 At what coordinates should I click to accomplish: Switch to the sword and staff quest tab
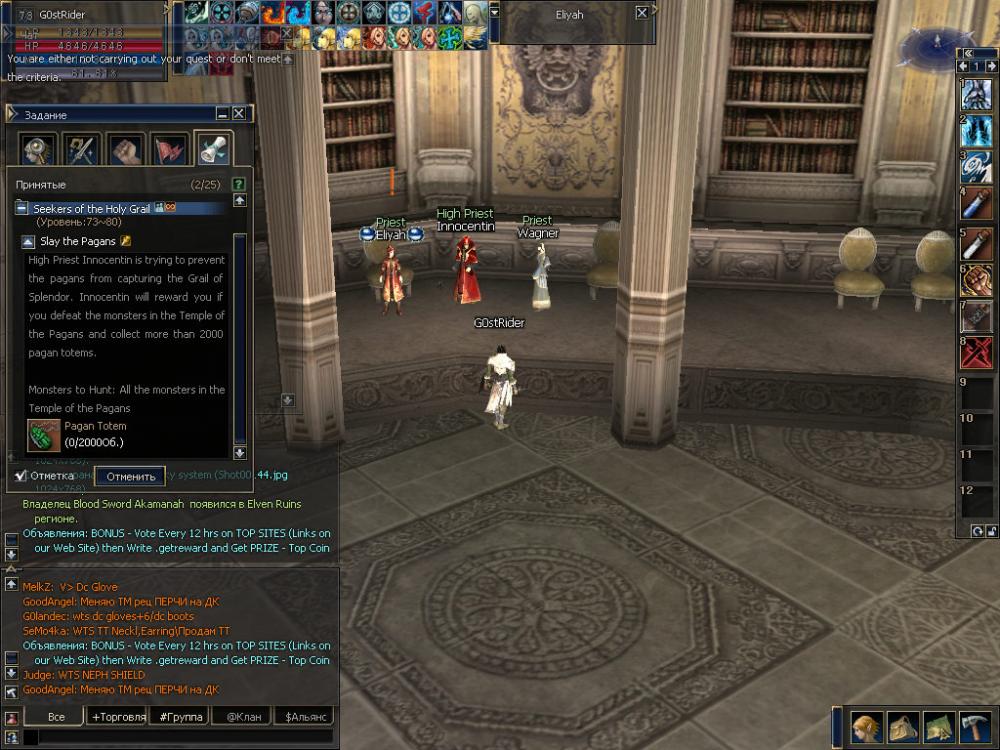click(x=81, y=151)
